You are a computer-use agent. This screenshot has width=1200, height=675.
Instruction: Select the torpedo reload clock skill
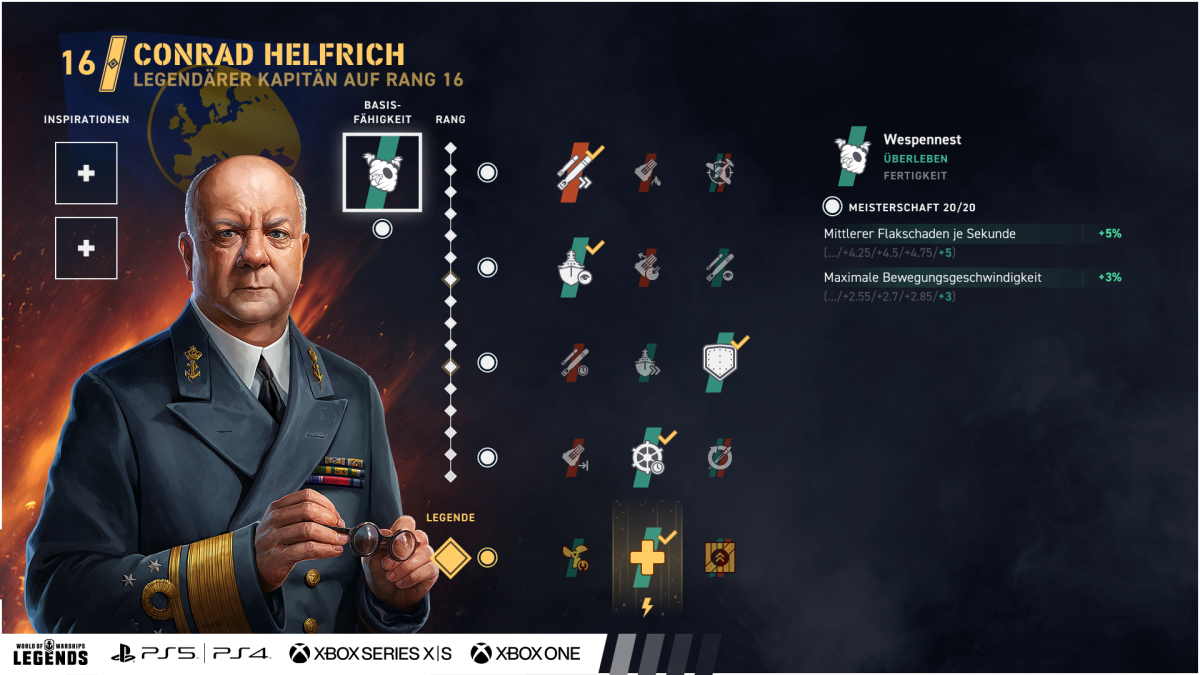click(x=576, y=362)
